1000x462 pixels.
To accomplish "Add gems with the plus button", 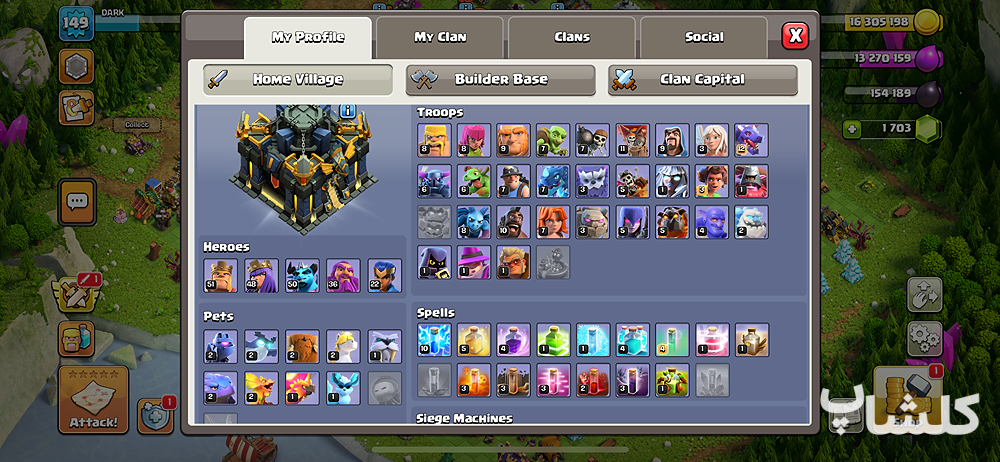I will pos(851,128).
